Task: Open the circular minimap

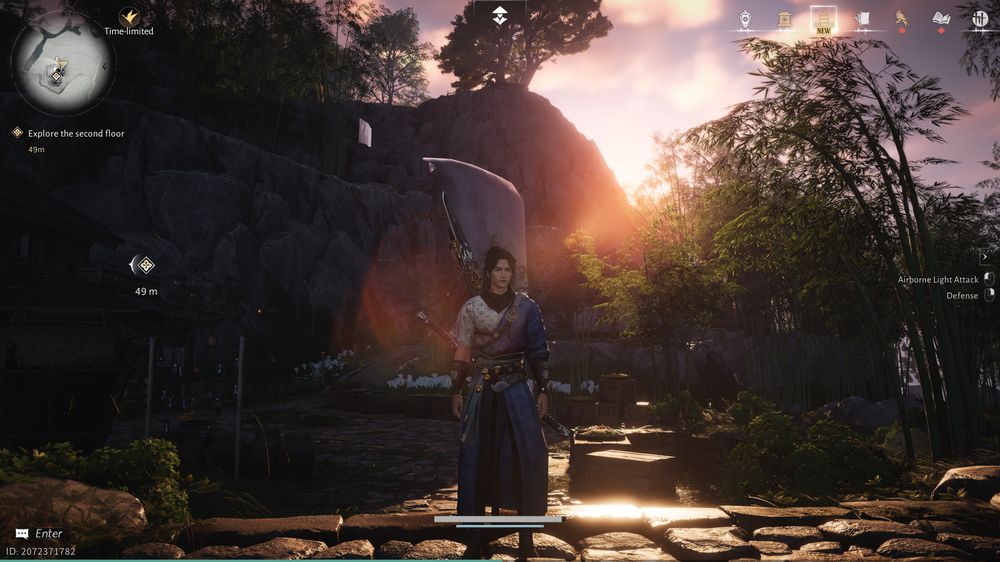Action: click(x=62, y=62)
